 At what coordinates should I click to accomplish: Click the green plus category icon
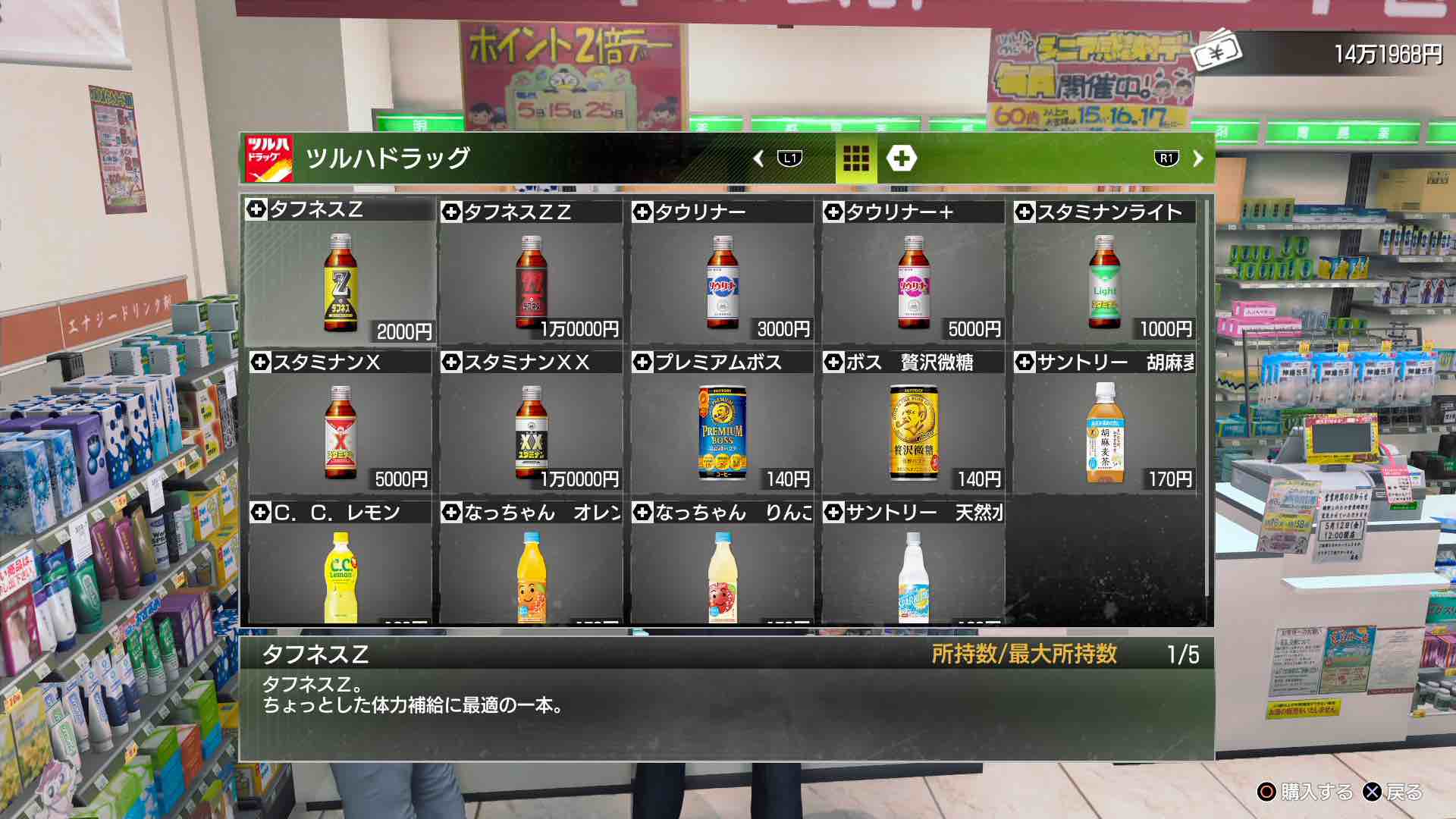(x=902, y=156)
